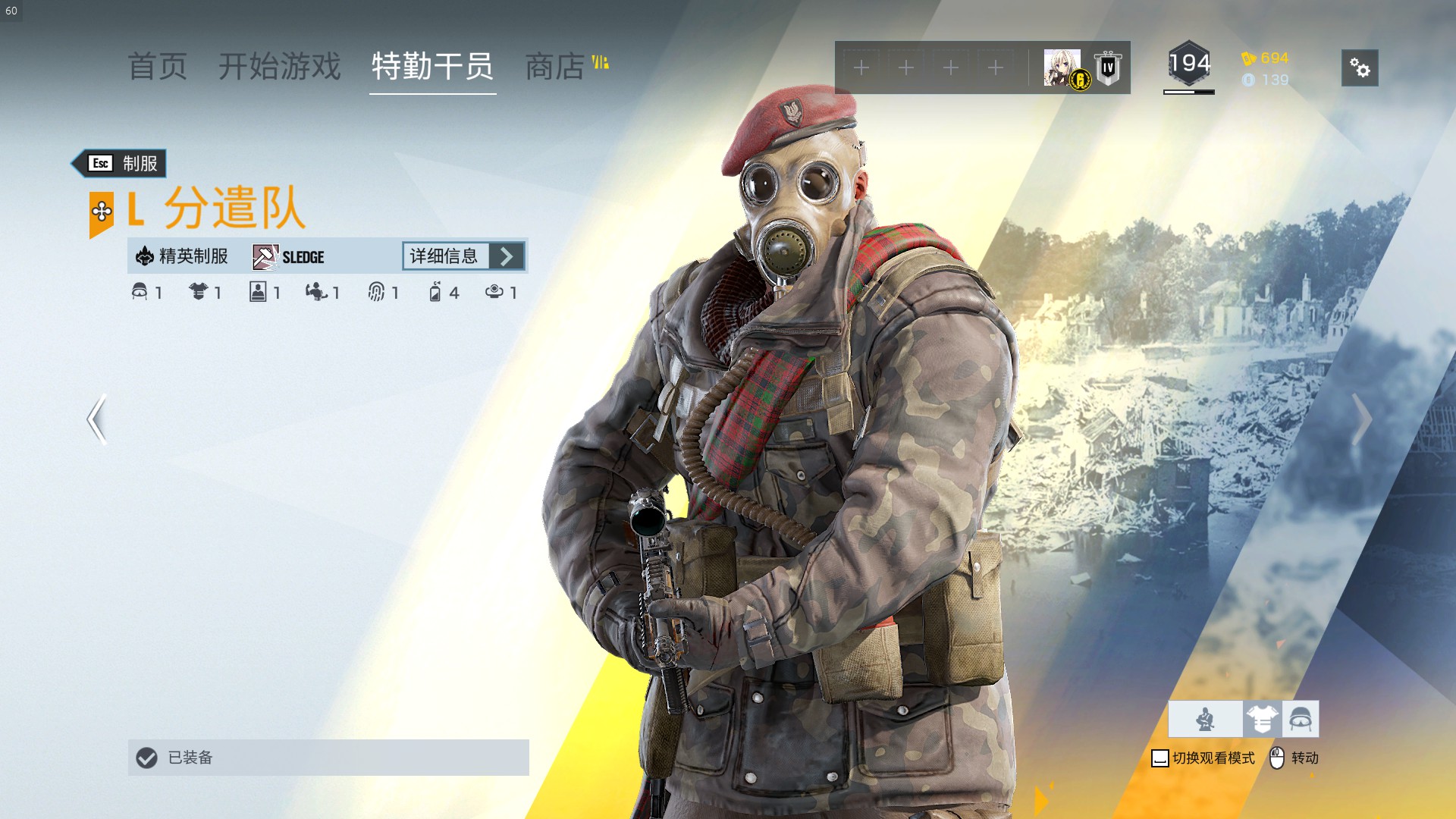Open the 开始游戏 play tab

[x=280, y=67]
